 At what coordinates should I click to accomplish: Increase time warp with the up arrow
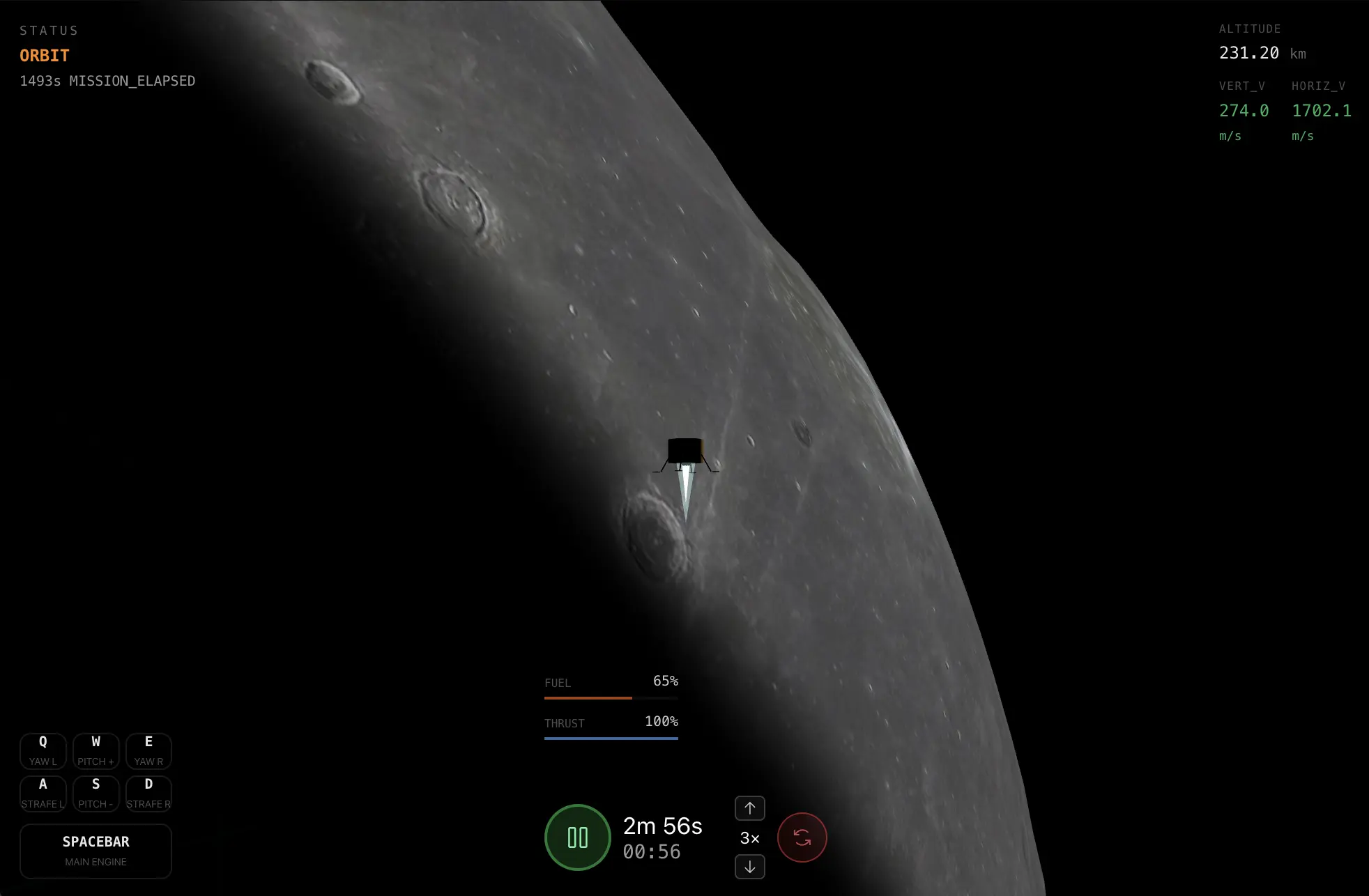click(x=749, y=808)
